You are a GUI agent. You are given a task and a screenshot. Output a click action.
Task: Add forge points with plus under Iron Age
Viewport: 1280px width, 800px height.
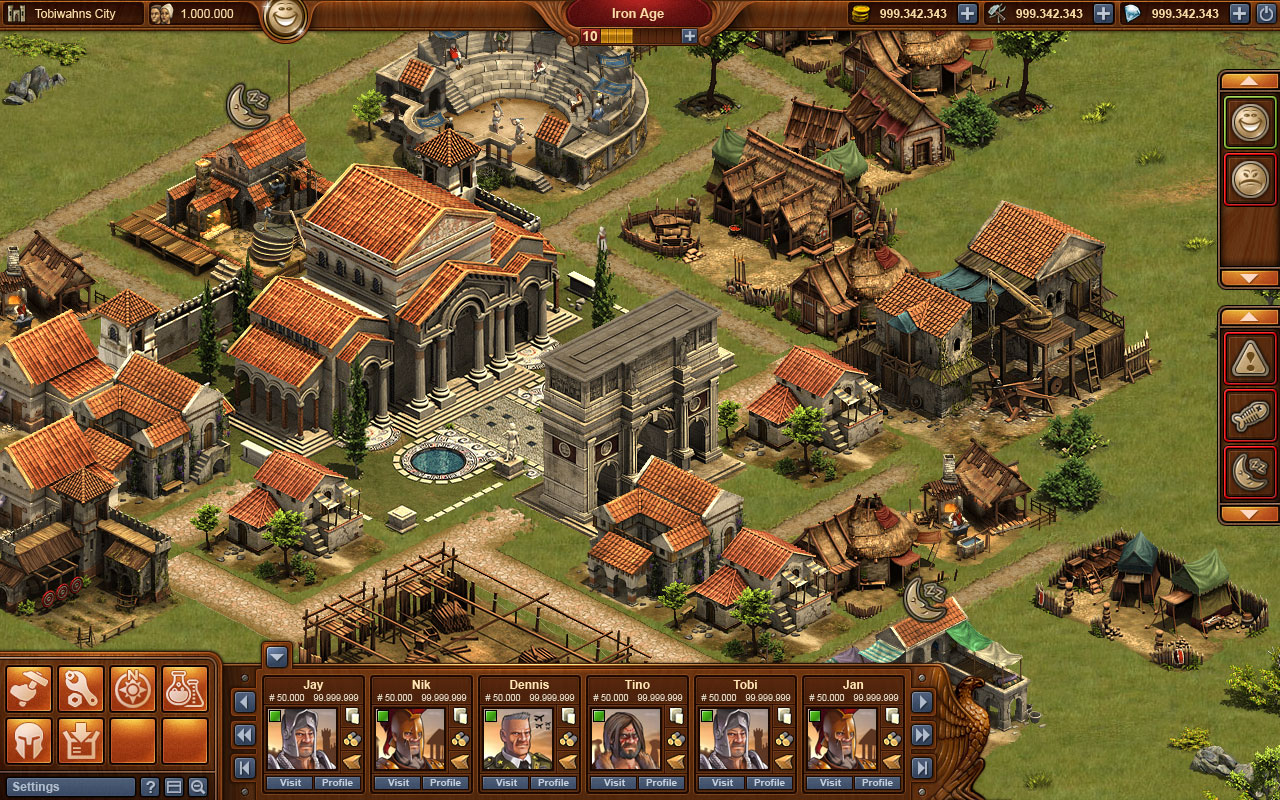[689, 36]
